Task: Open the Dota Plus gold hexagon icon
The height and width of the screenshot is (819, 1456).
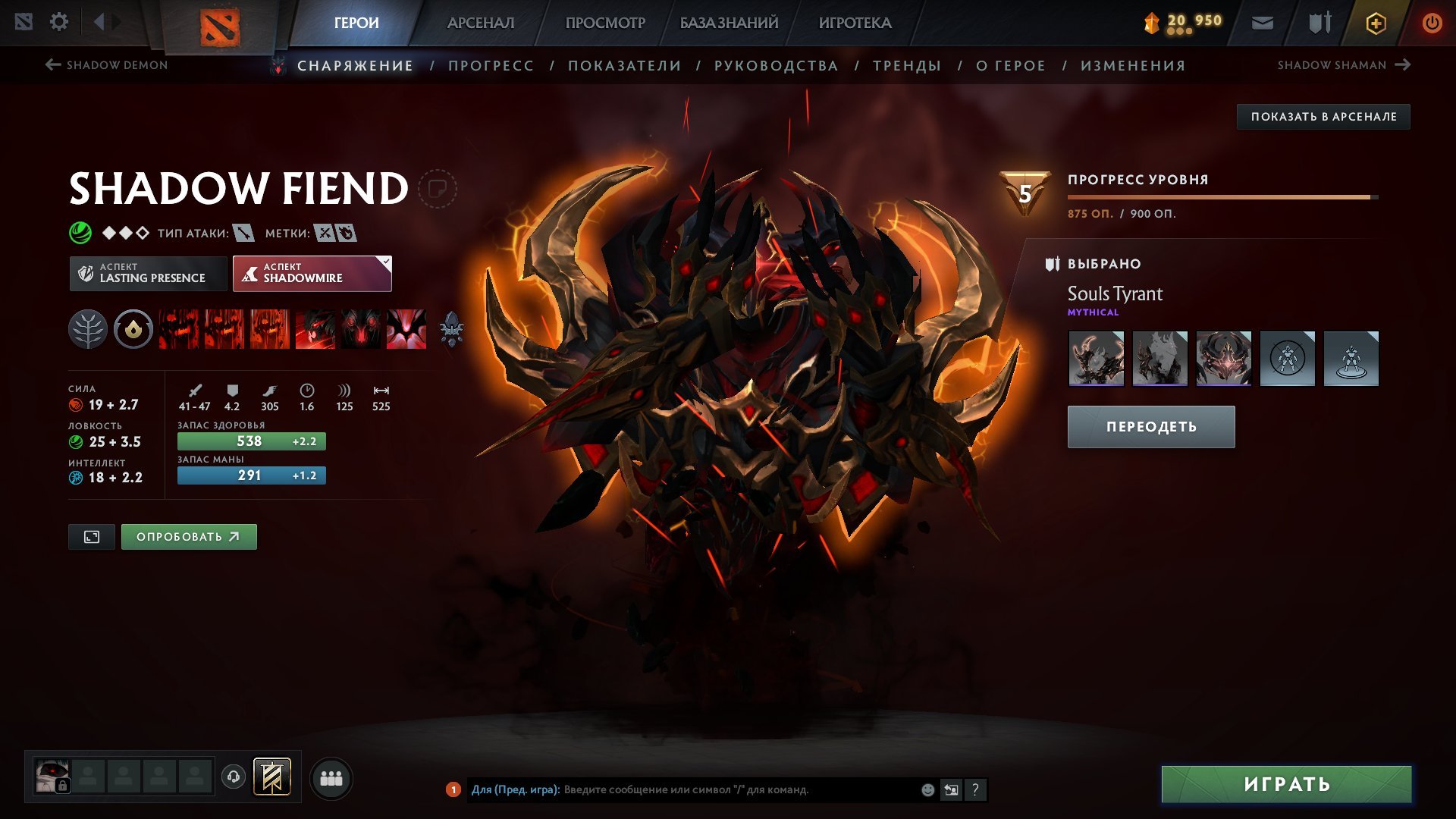Action: coord(1375,22)
